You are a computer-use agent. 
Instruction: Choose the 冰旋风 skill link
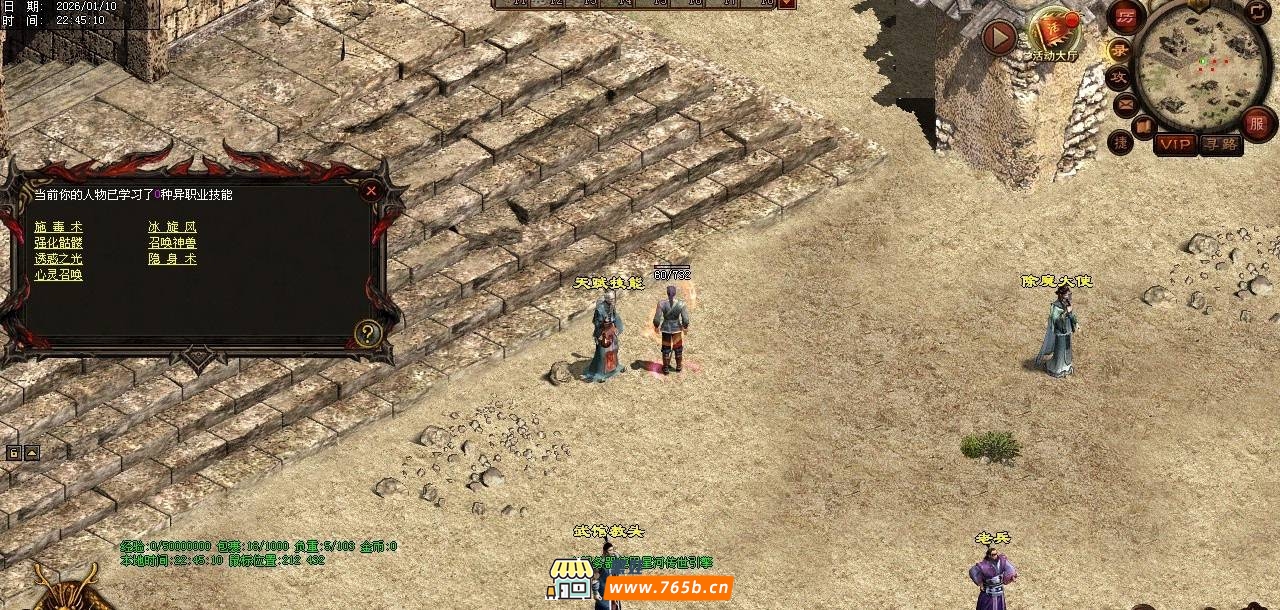click(x=172, y=227)
